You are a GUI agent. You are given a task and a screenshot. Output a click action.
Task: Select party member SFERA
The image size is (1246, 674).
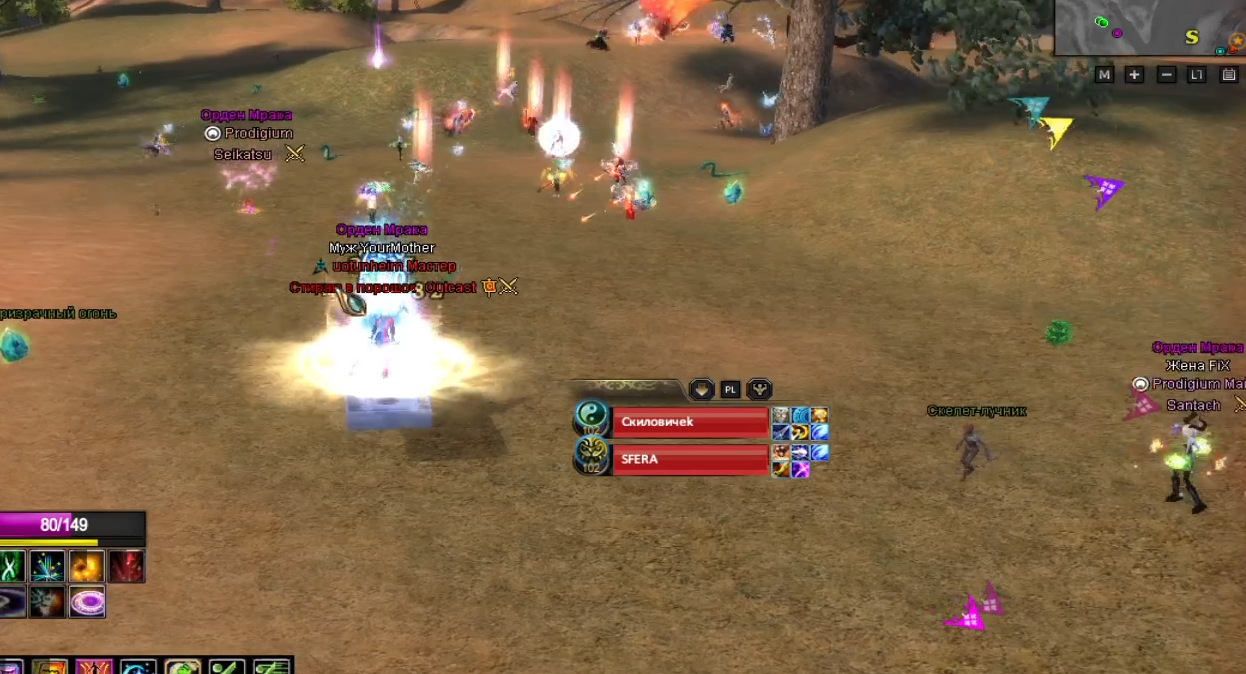pos(690,459)
